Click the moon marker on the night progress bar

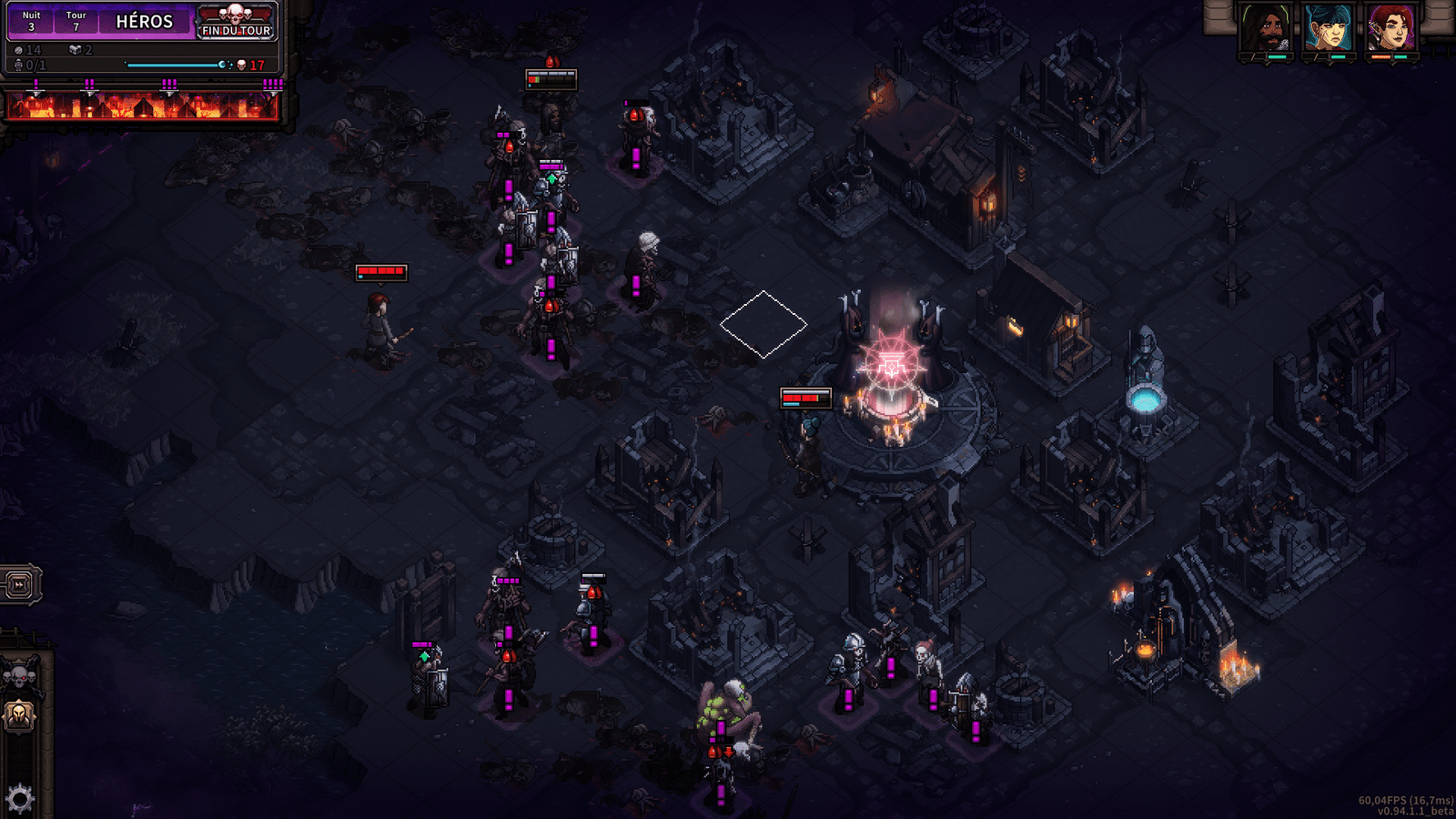[x=222, y=64]
